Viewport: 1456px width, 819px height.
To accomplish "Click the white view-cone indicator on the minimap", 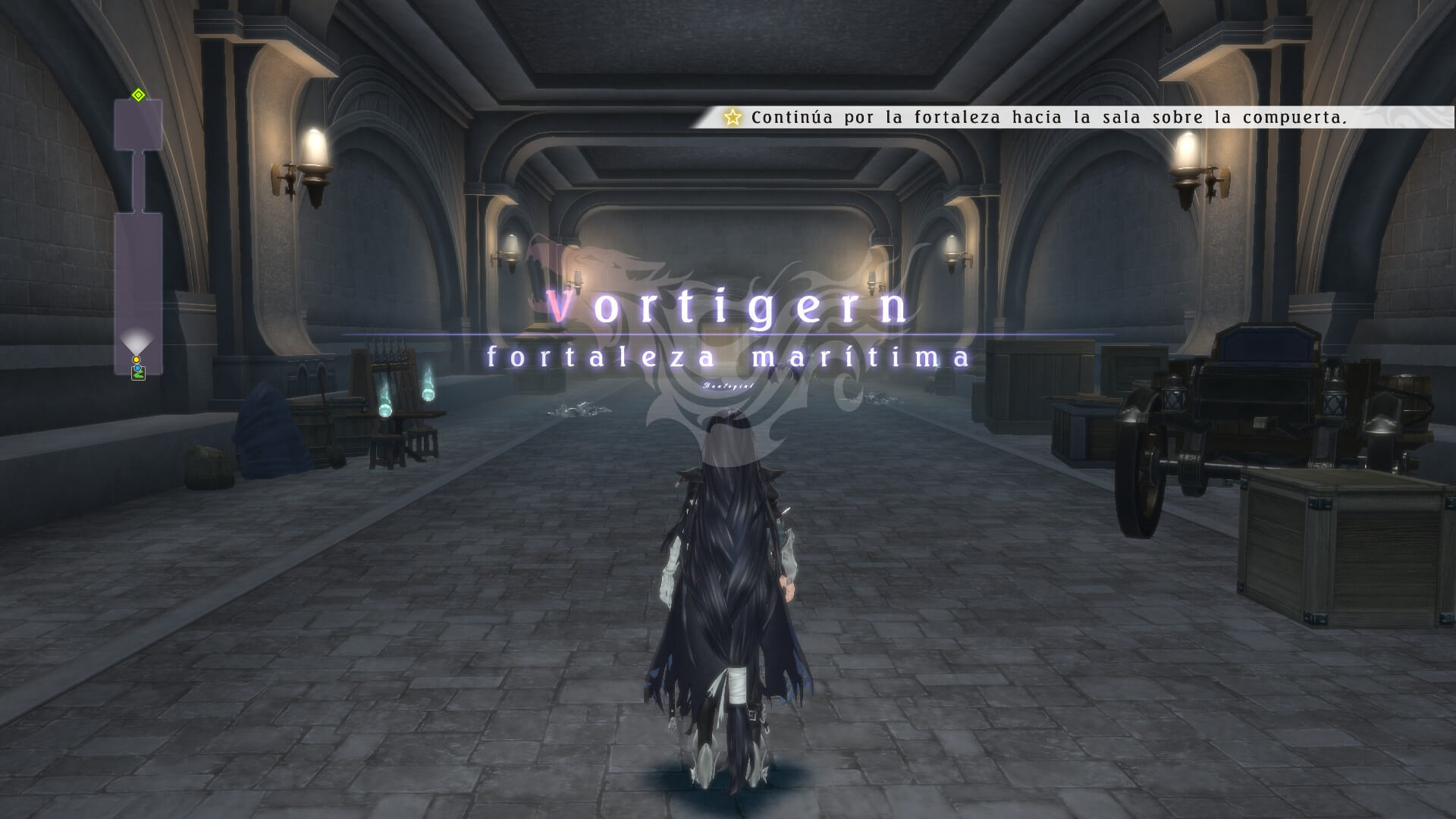I will [x=136, y=340].
